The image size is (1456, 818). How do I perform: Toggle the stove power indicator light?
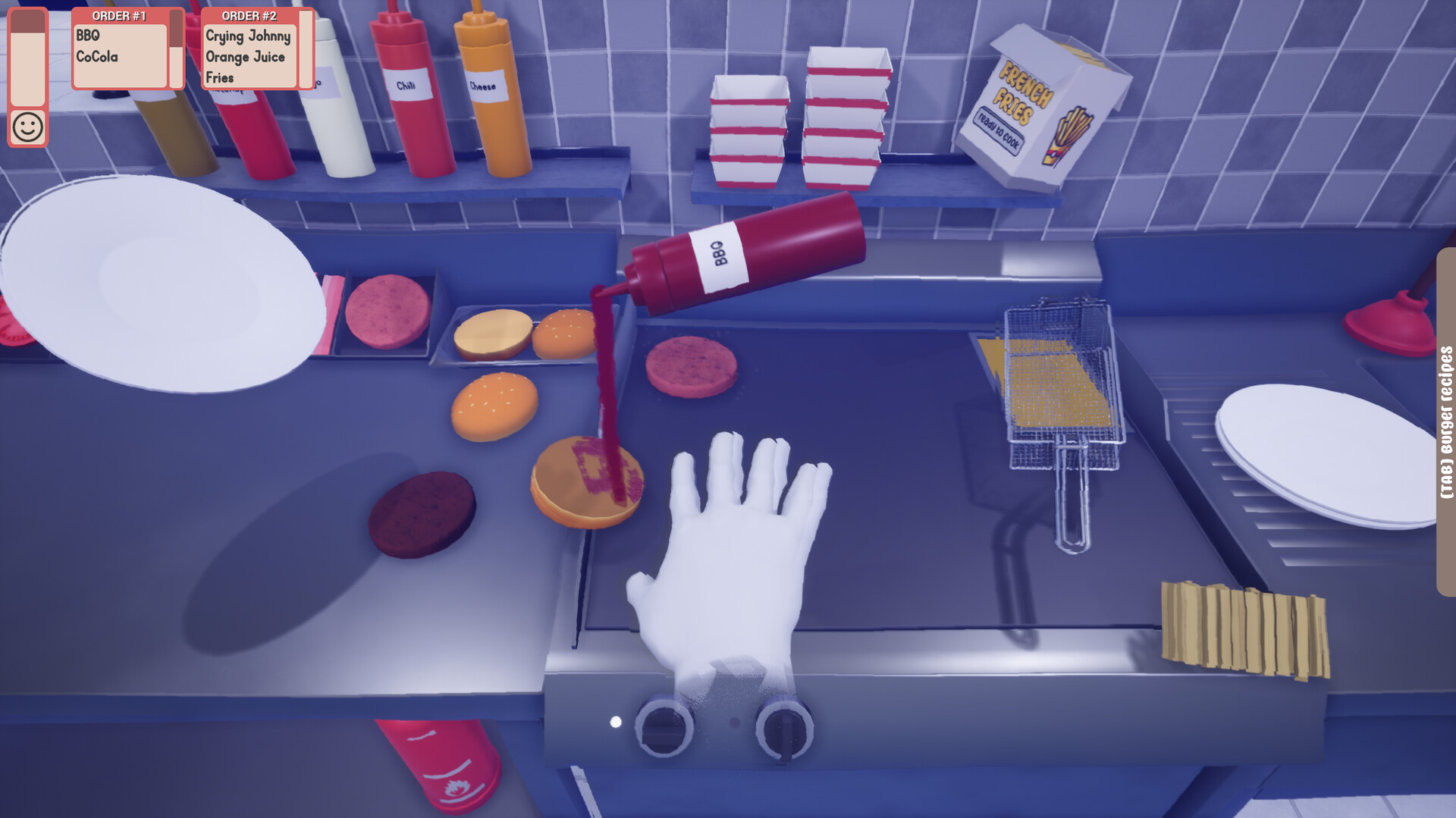point(616,720)
